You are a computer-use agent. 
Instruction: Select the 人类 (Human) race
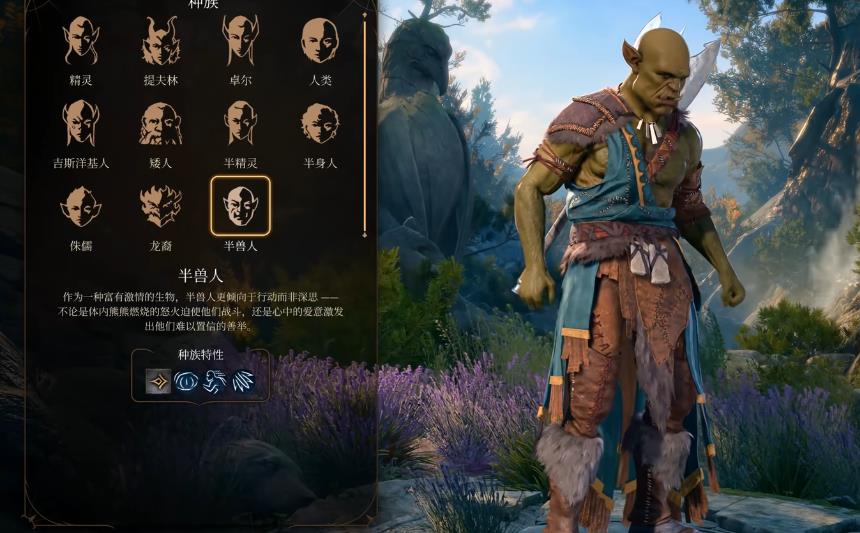coord(320,42)
